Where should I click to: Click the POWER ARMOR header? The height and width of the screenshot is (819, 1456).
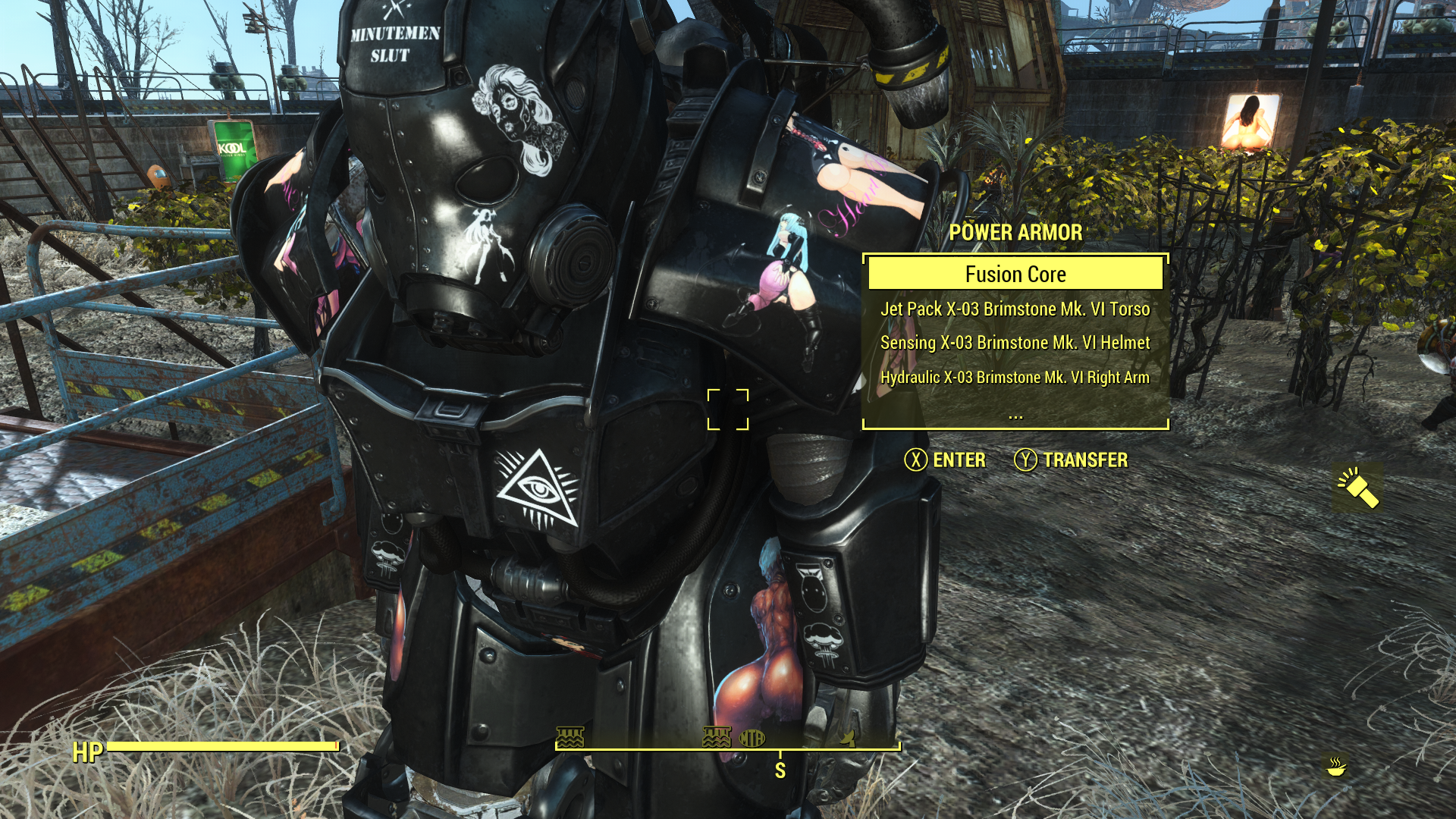(x=1016, y=233)
